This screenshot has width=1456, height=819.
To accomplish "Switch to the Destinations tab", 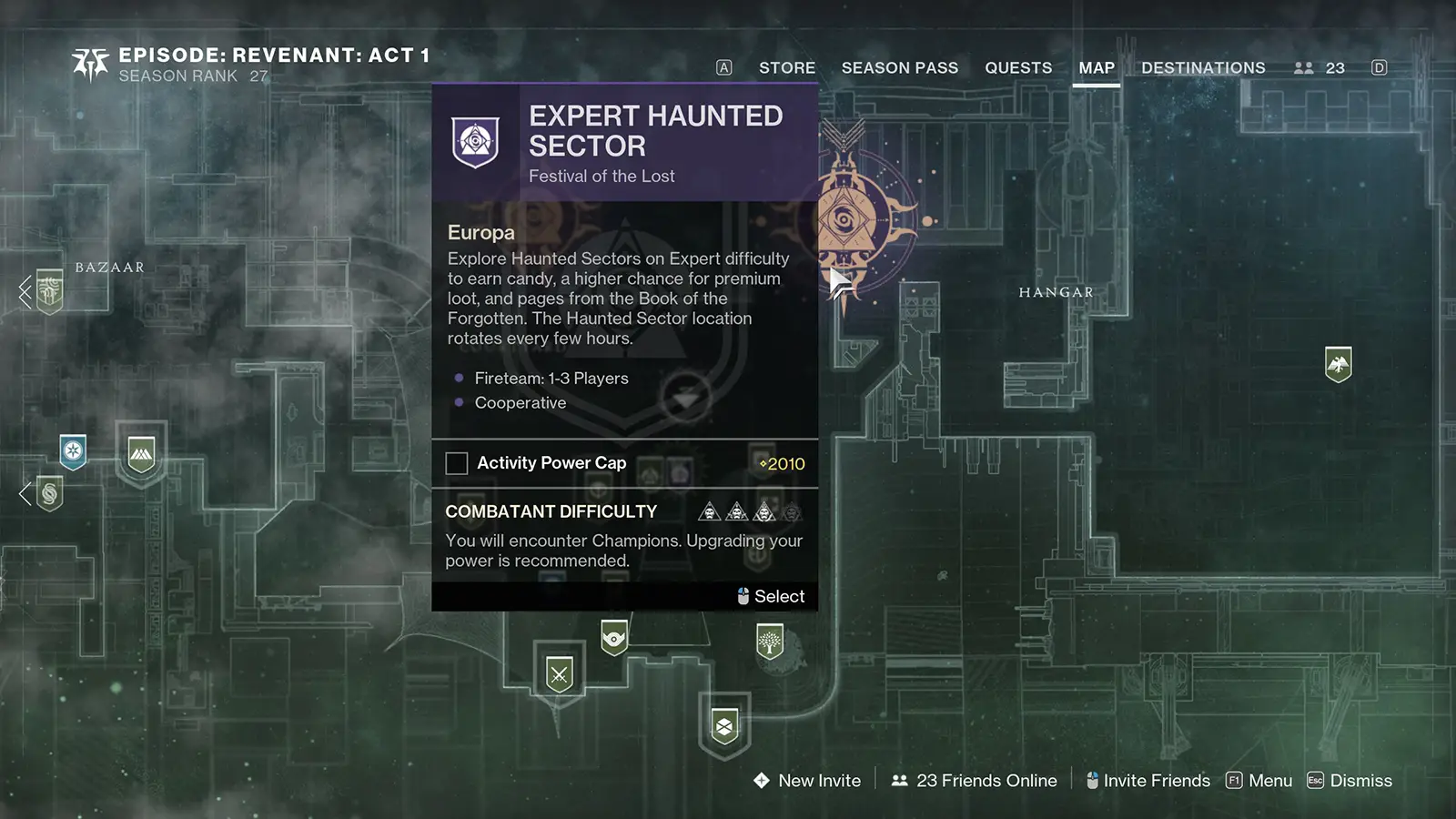I will coord(1203,67).
